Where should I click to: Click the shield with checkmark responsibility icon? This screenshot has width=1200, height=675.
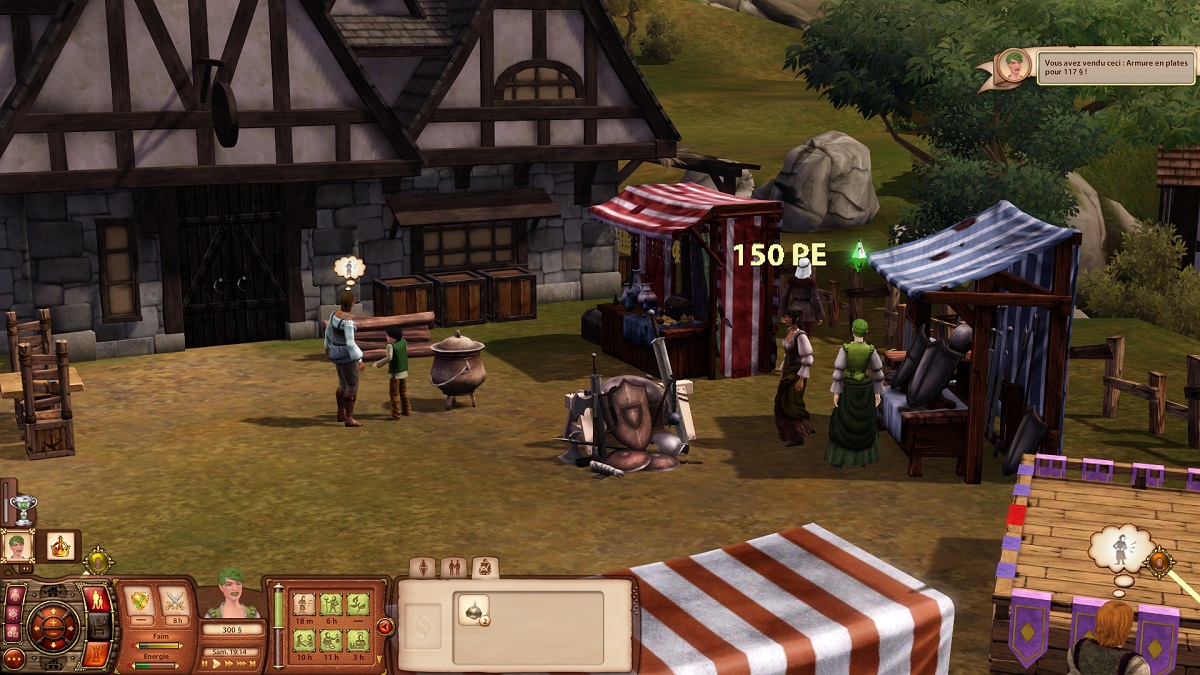coord(138,602)
